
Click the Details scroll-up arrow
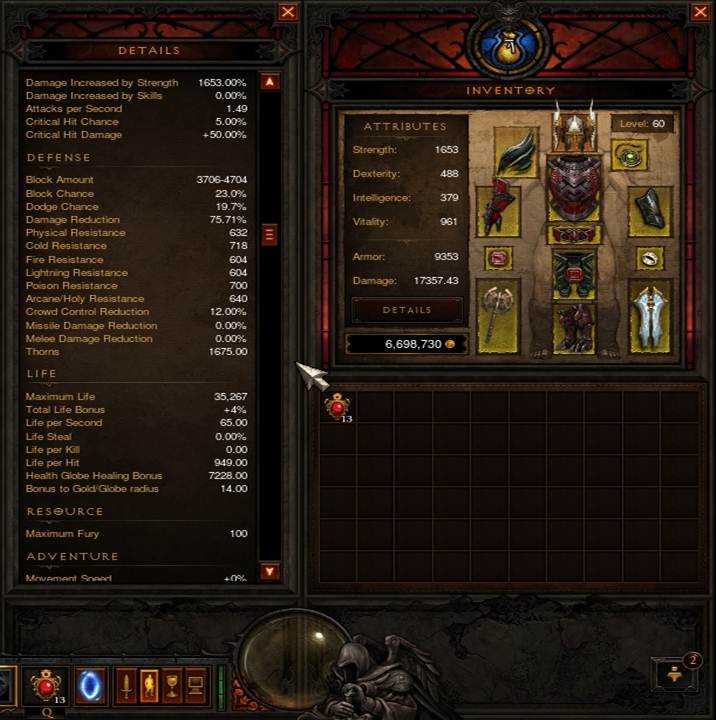tap(269, 82)
